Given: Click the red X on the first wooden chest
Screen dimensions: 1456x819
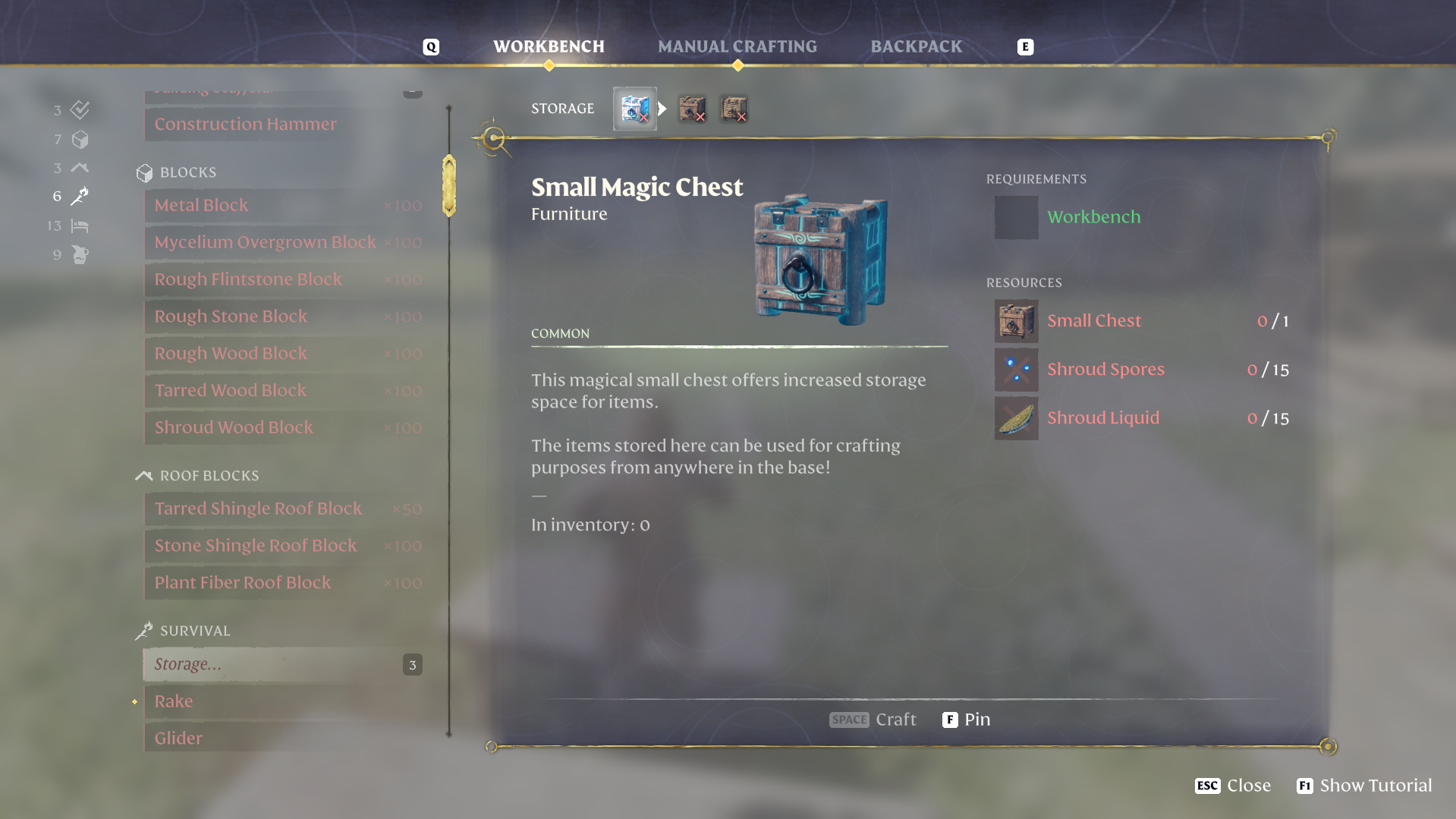Looking at the screenshot, I should (x=700, y=118).
